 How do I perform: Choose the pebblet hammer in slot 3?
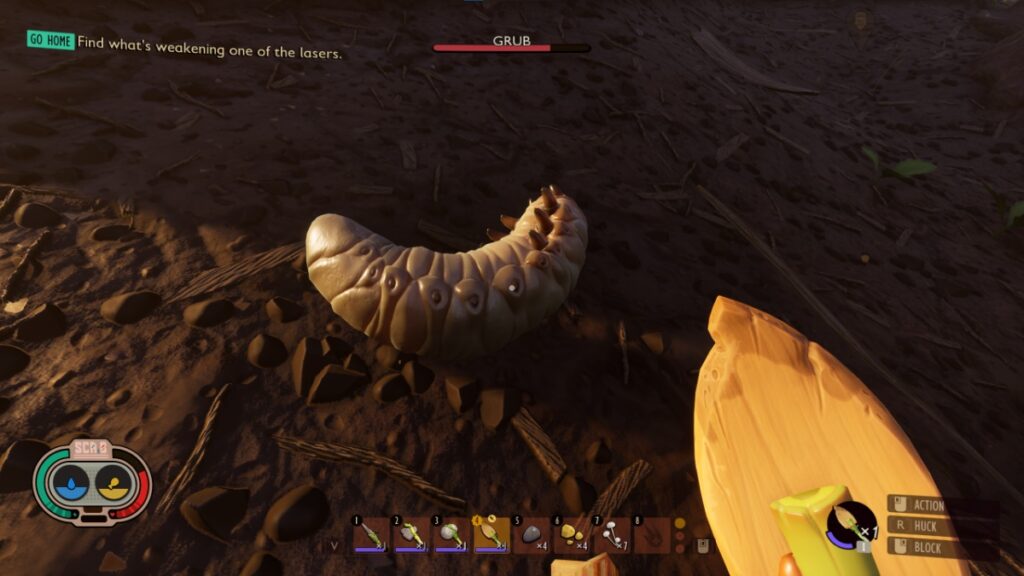[x=450, y=535]
